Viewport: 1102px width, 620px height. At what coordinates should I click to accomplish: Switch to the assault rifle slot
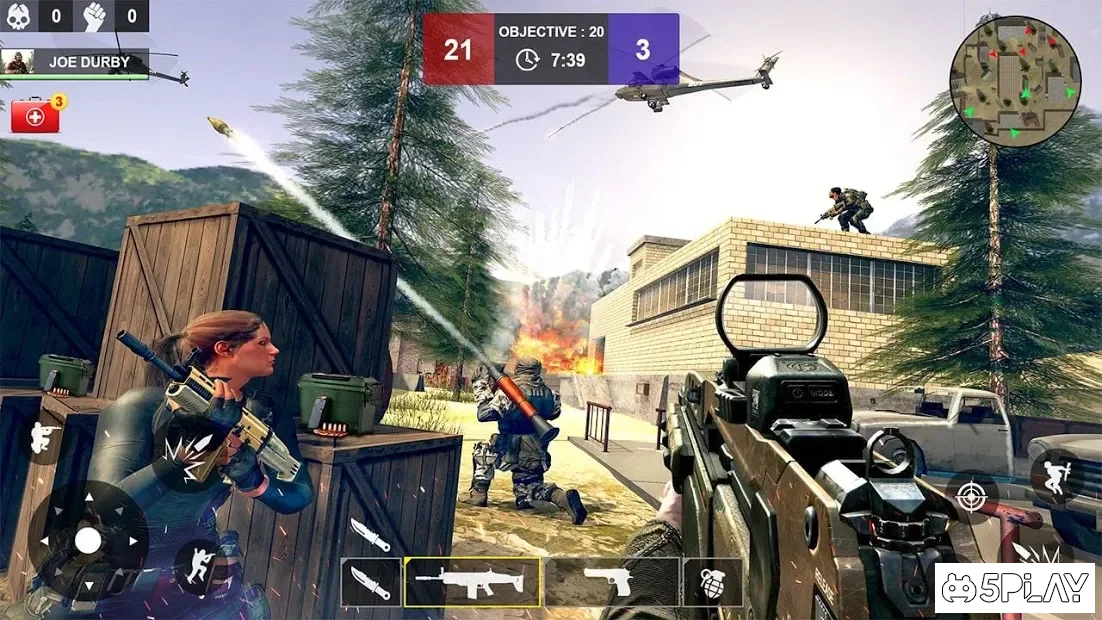tap(472, 581)
